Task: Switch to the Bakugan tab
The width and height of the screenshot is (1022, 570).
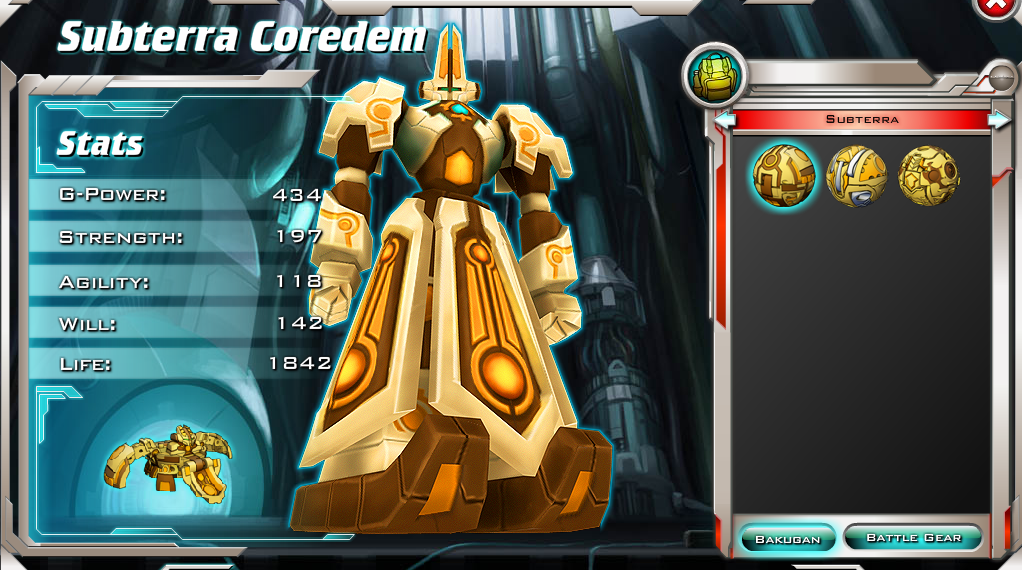Action: click(787, 539)
